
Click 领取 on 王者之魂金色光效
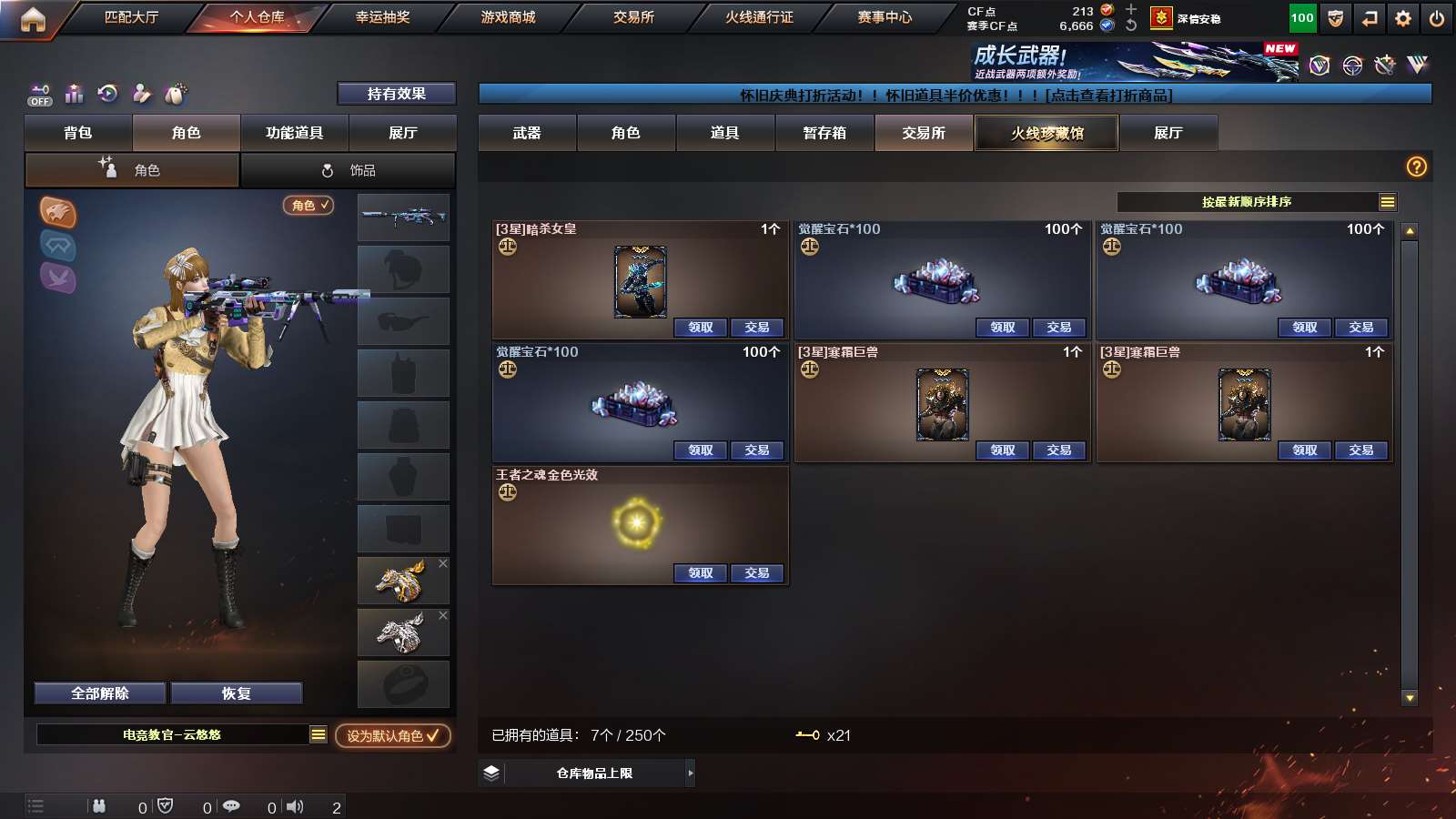coord(700,573)
